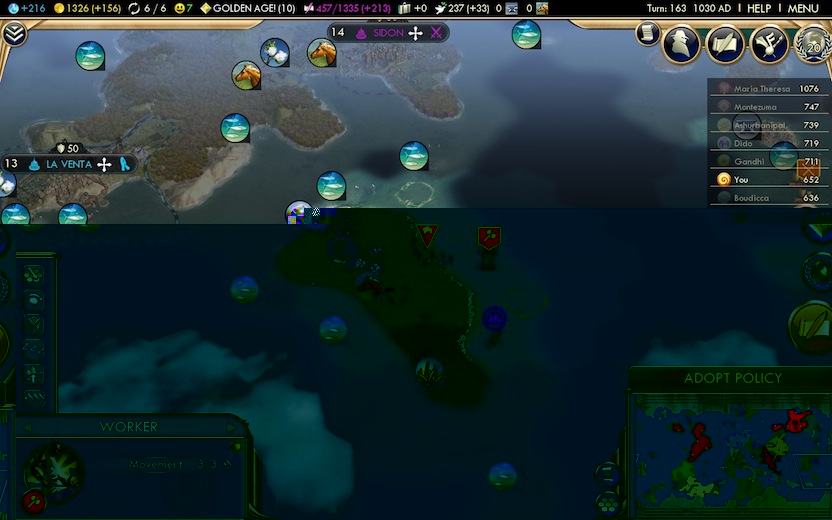This screenshot has height=520, width=832.
Task: Open the top-left dropdown arrow button
Action: (x=14, y=34)
